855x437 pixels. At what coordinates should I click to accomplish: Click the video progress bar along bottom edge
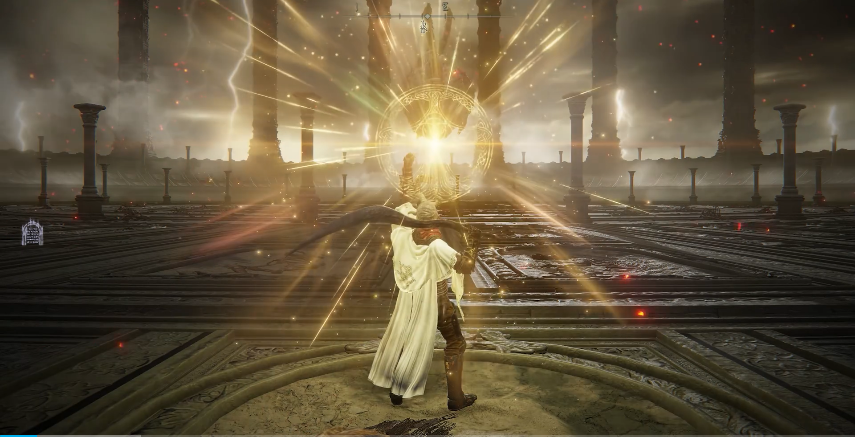427,435
